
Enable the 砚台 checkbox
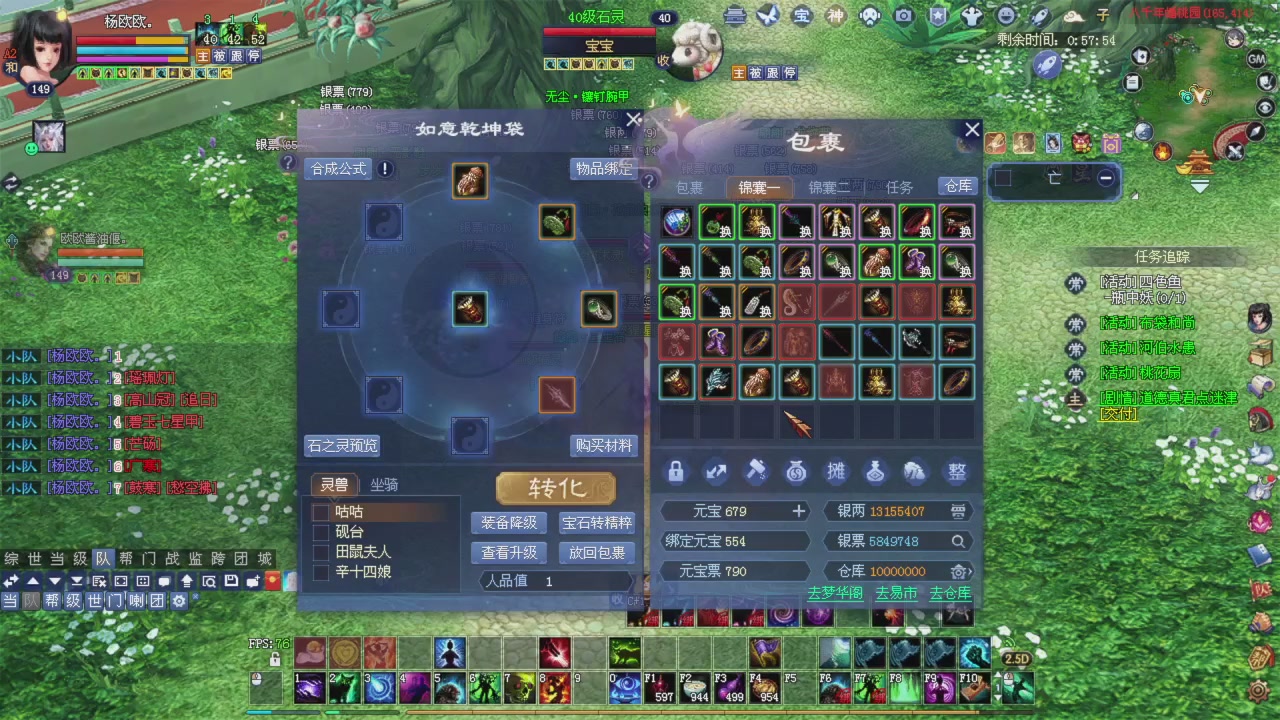pos(321,531)
